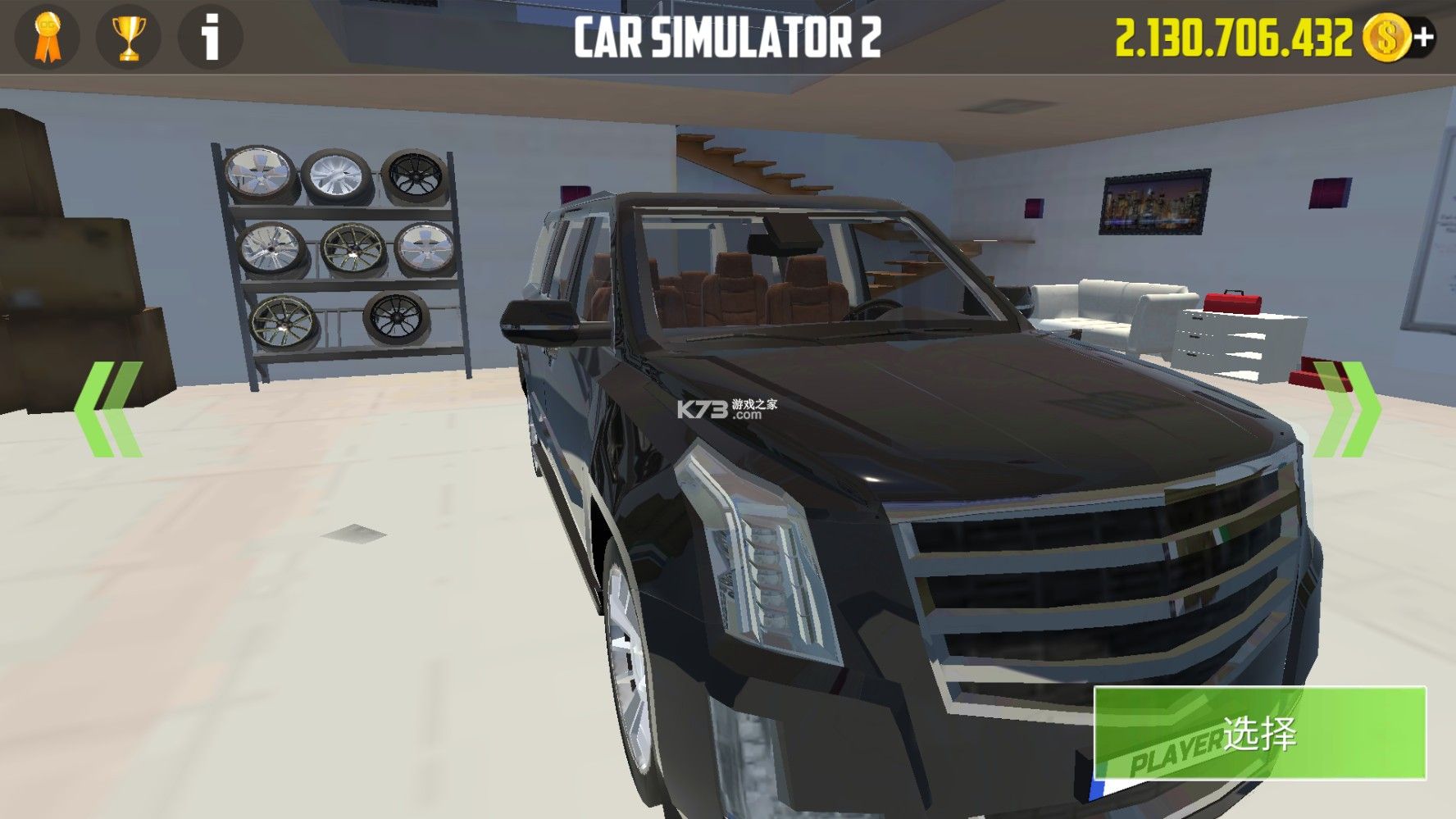The image size is (1456, 819).
Task: Tap the white info 'i' icon
Action: [208, 37]
